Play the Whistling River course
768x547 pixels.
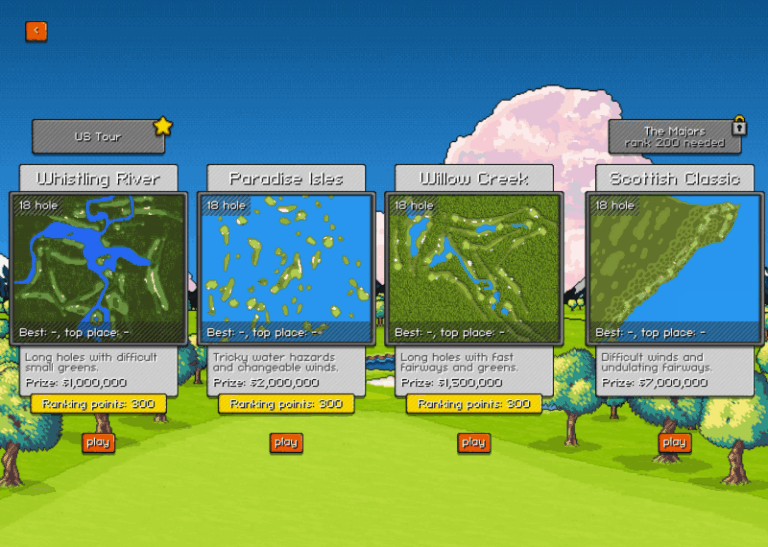(98, 442)
